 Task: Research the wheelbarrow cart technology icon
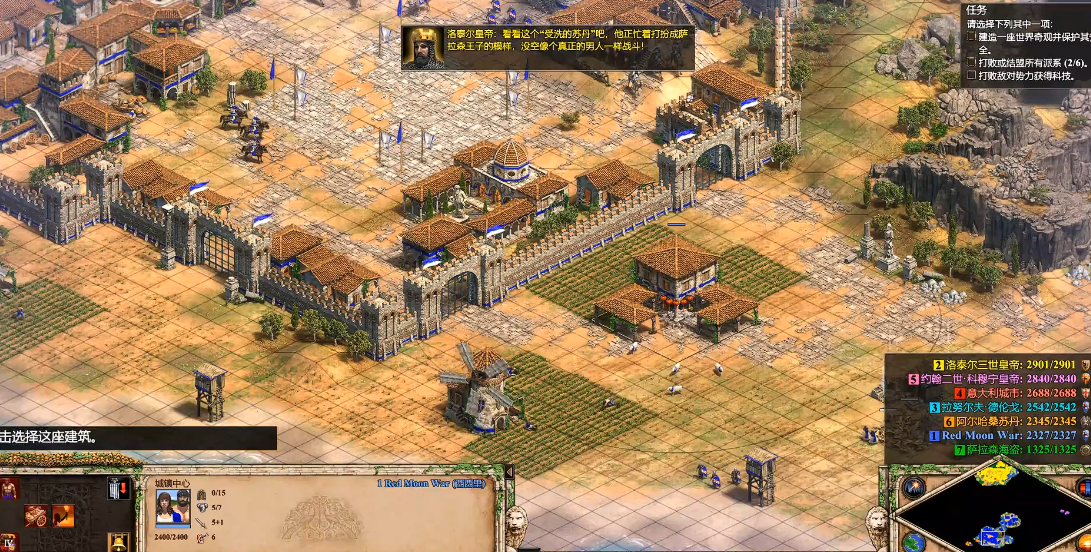tap(36, 516)
